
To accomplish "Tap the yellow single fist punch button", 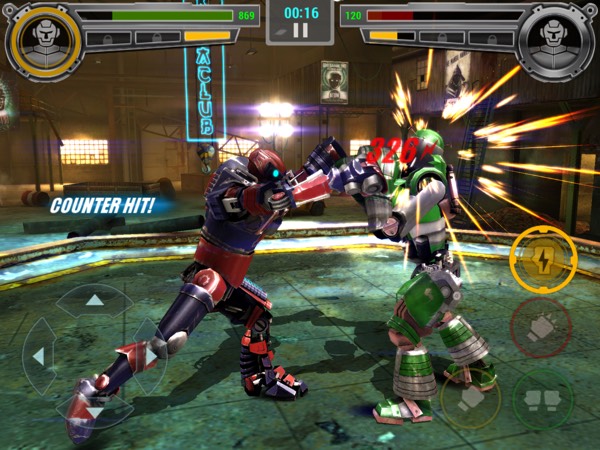I will point(472,397).
